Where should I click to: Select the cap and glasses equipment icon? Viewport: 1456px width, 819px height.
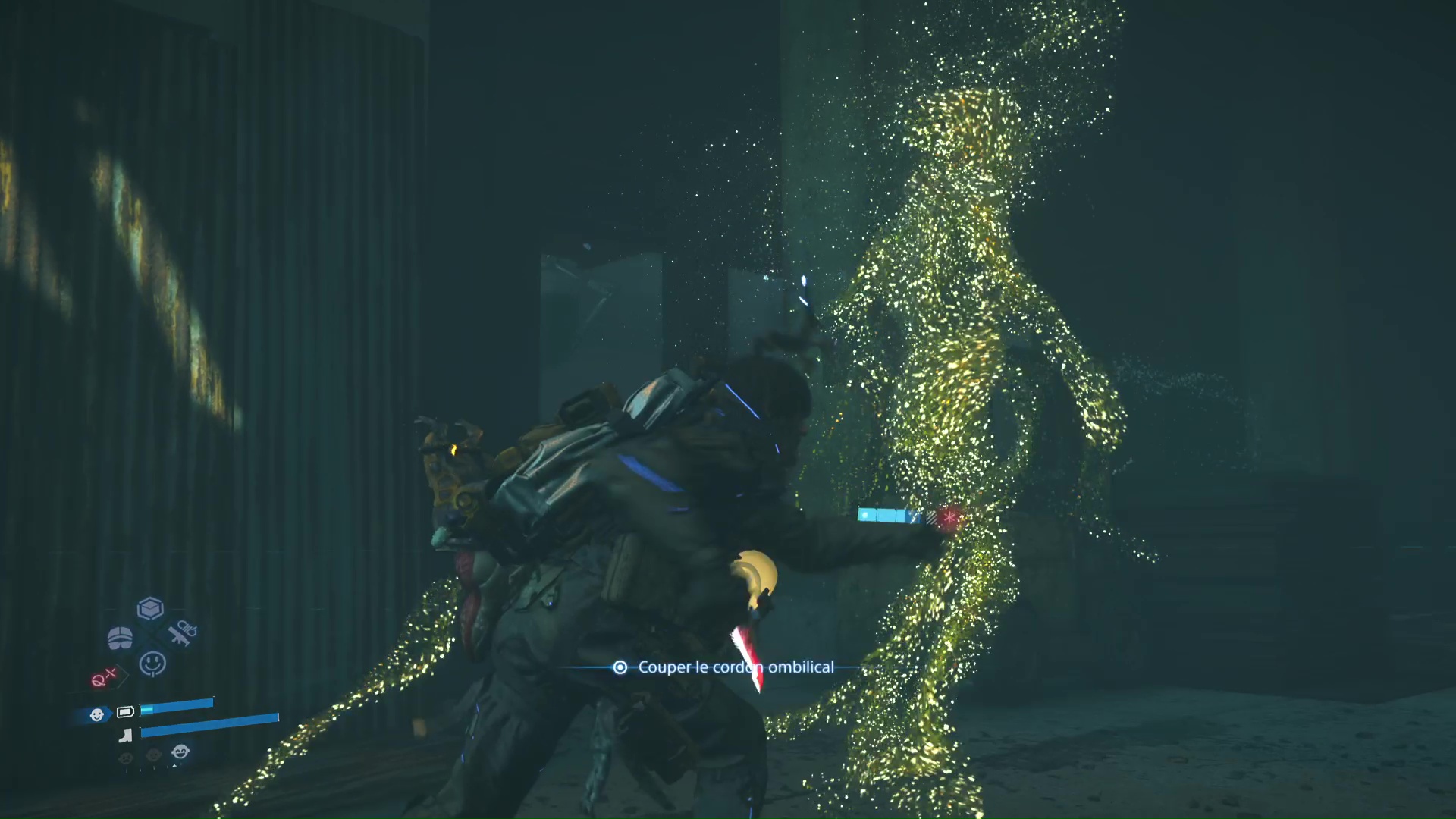(x=120, y=639)
